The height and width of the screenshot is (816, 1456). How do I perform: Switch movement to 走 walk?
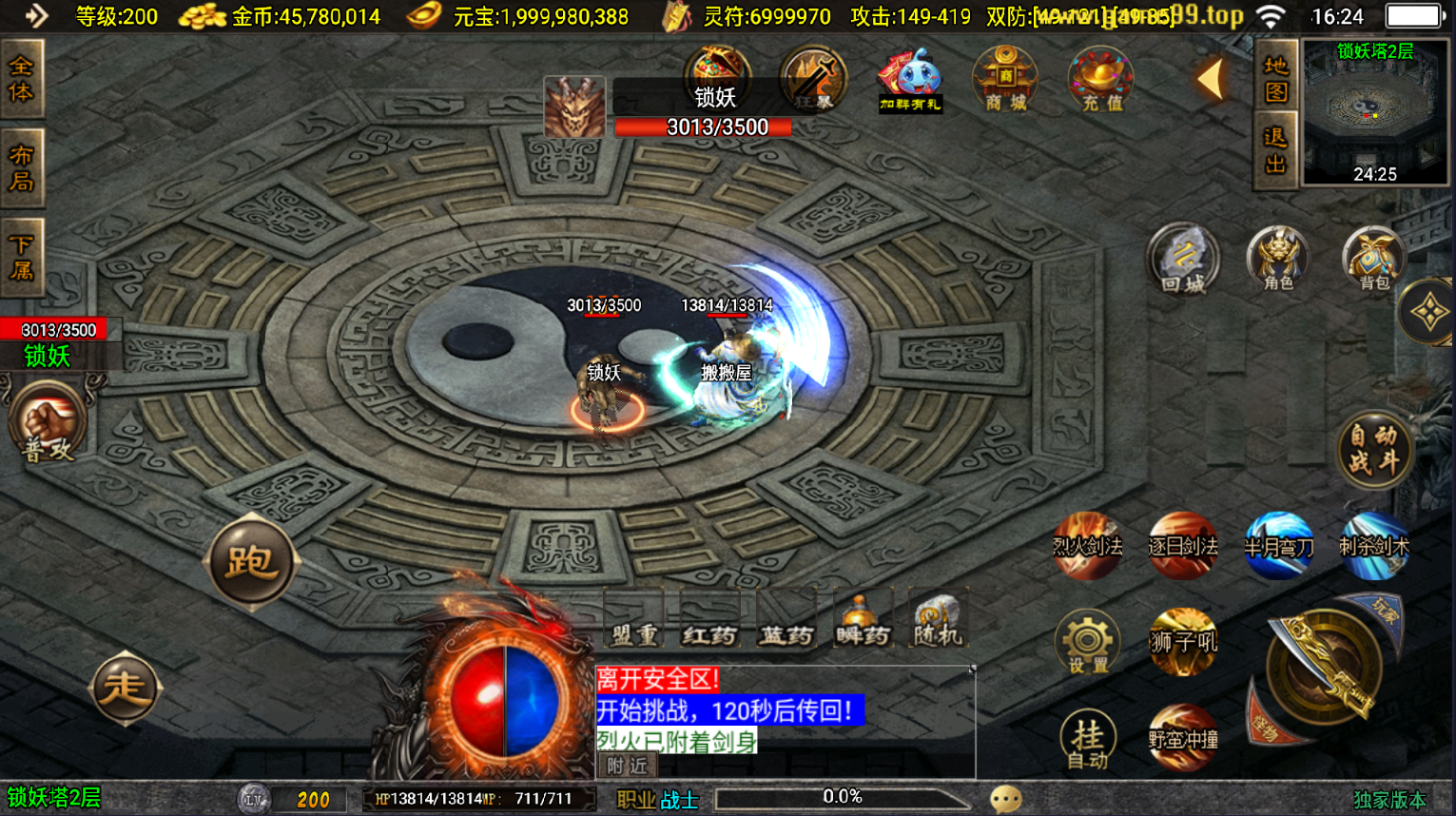point(125,687)
